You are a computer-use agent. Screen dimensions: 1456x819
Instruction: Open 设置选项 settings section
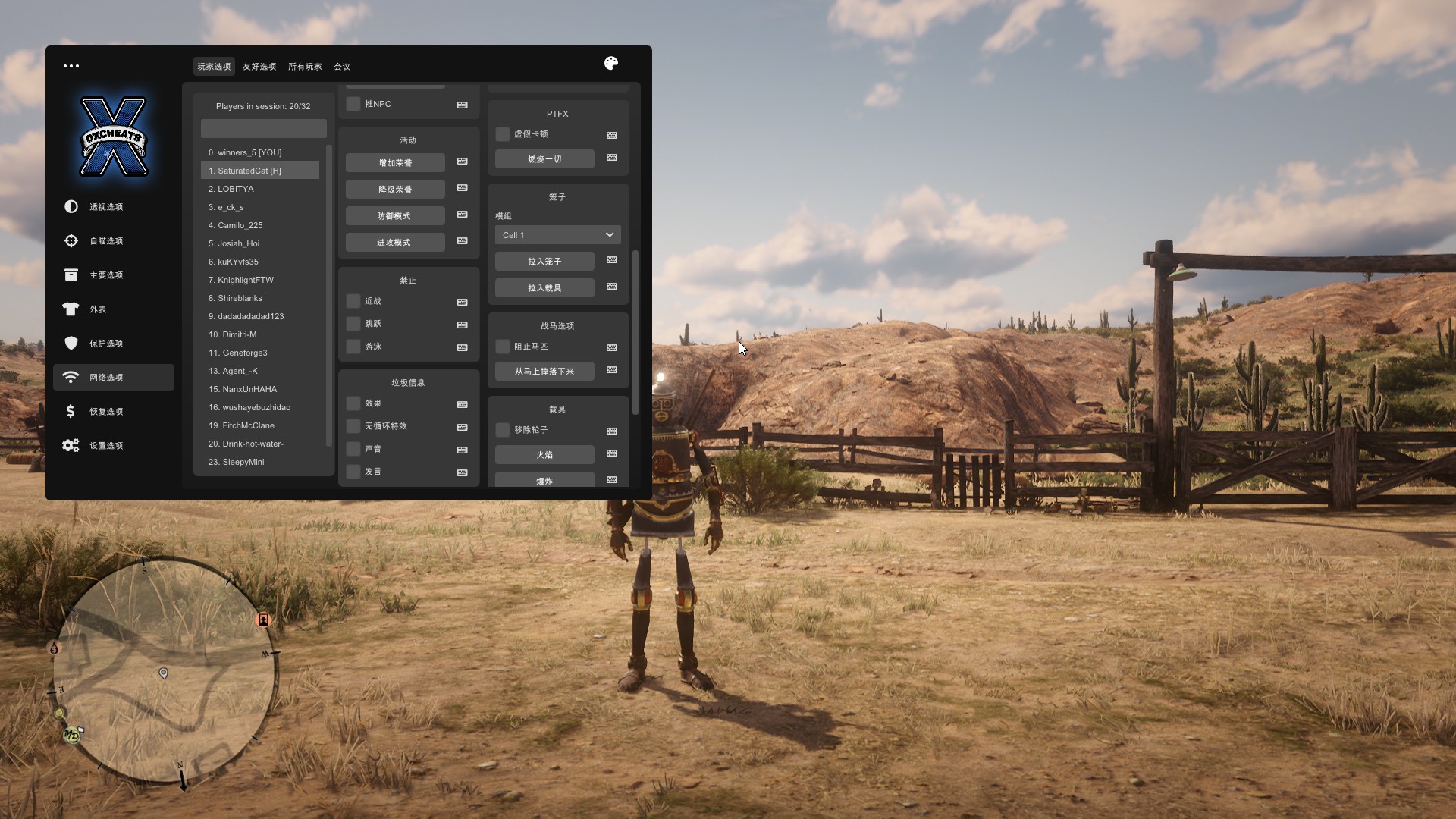(x=105, y=446)
